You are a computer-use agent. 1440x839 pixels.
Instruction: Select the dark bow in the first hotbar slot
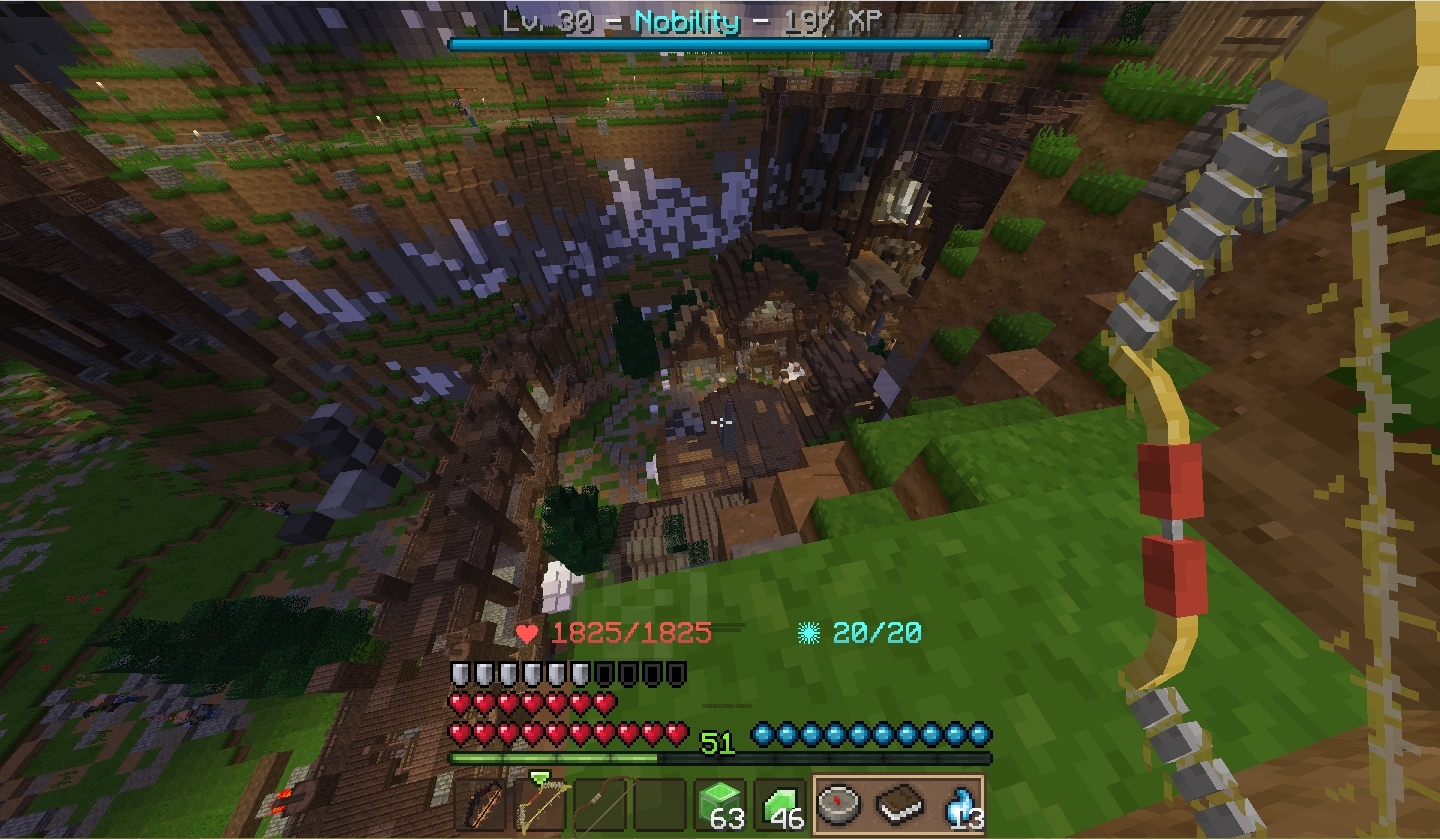tap(480, 805)
